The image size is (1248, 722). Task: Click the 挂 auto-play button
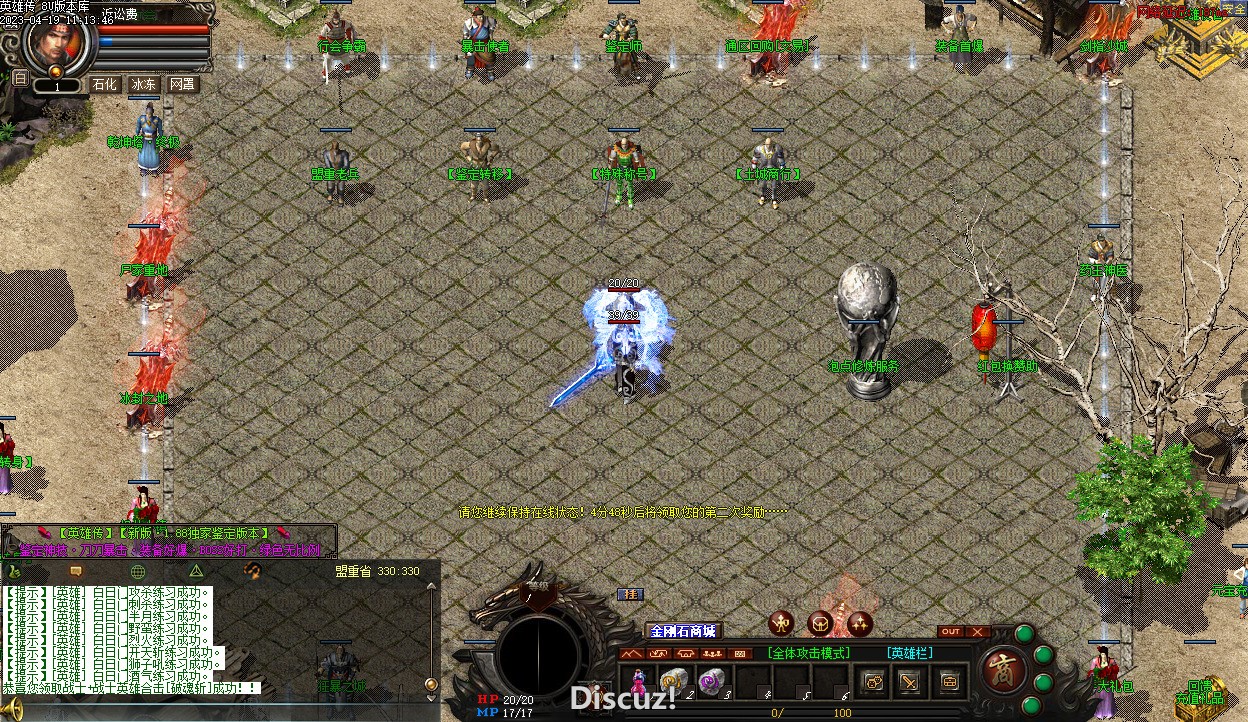(x=630, y=594)
